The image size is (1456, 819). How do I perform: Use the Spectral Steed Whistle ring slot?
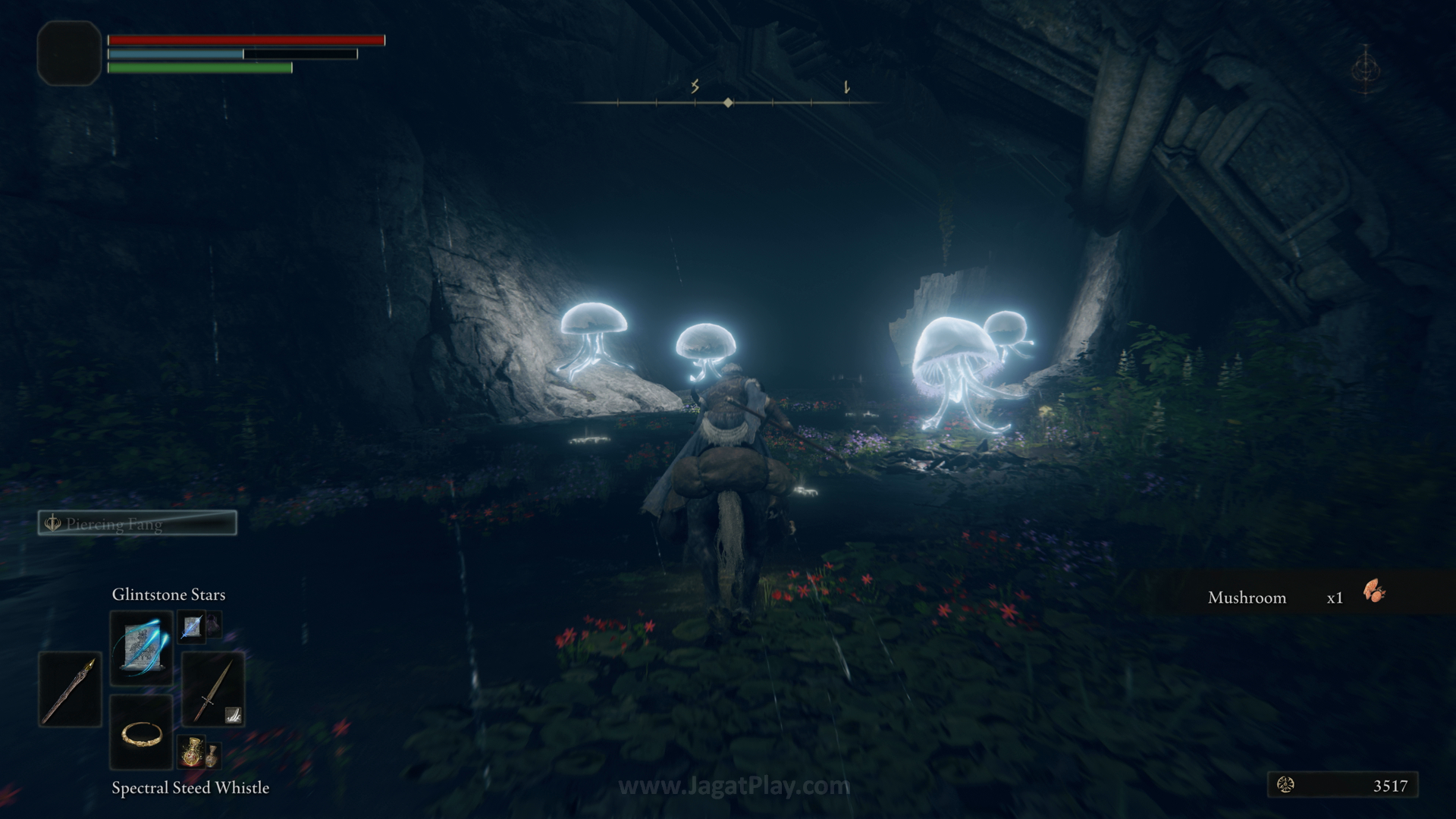(141, 733)
